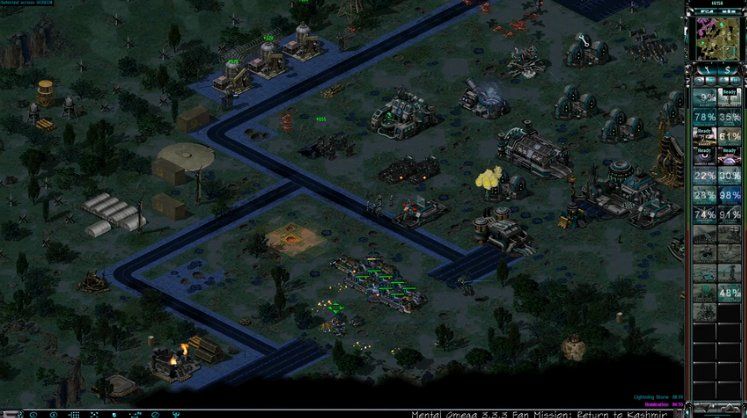Image resolution: width=747 pixels, height=418 pixels.
Task: Select the cameo showing 30% progress
Action: tap(730, 176)
